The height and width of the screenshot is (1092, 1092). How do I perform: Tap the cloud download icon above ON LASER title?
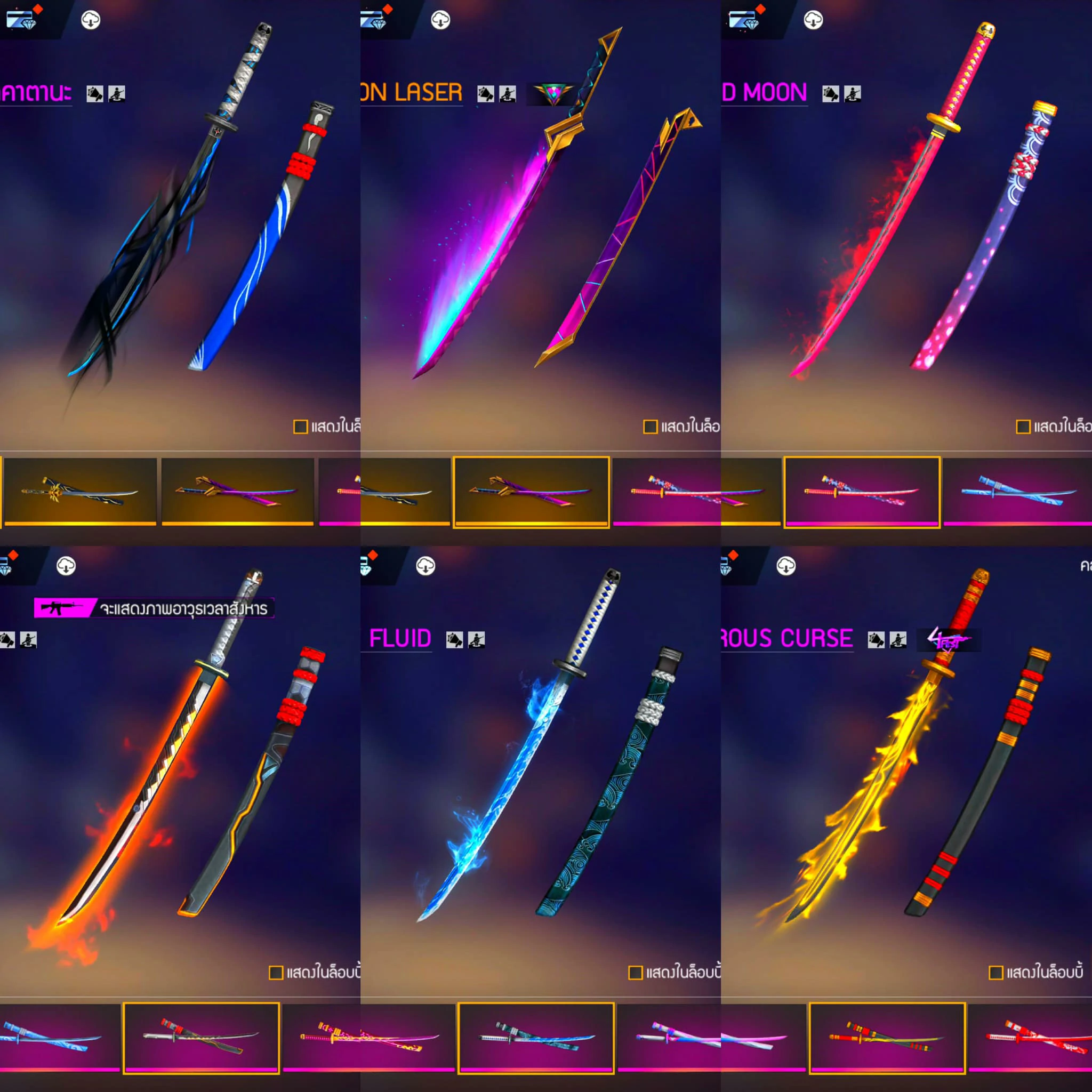click(440, 20)
